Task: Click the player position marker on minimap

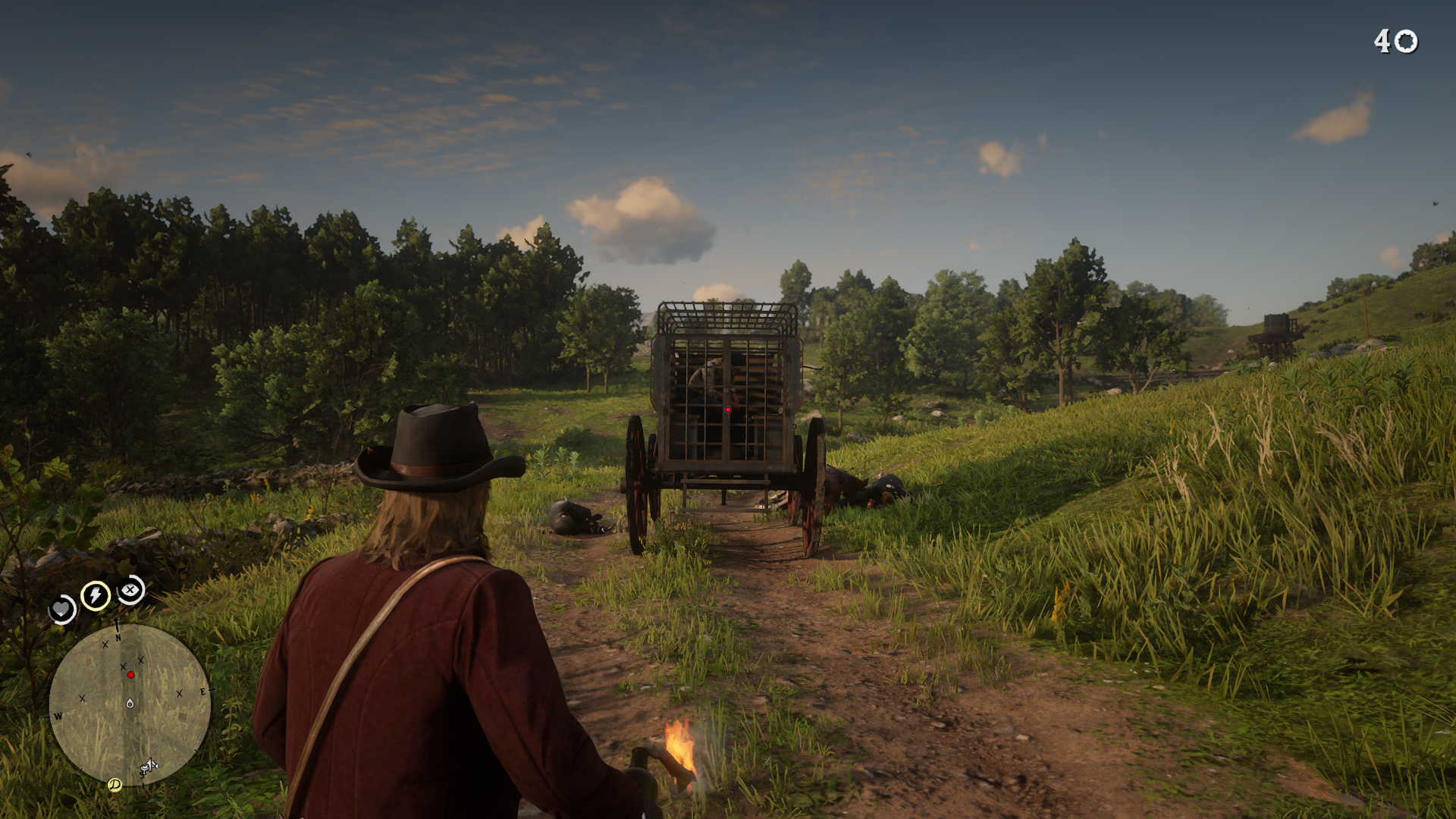Action: pyautogui.click(x=130, y=704)
